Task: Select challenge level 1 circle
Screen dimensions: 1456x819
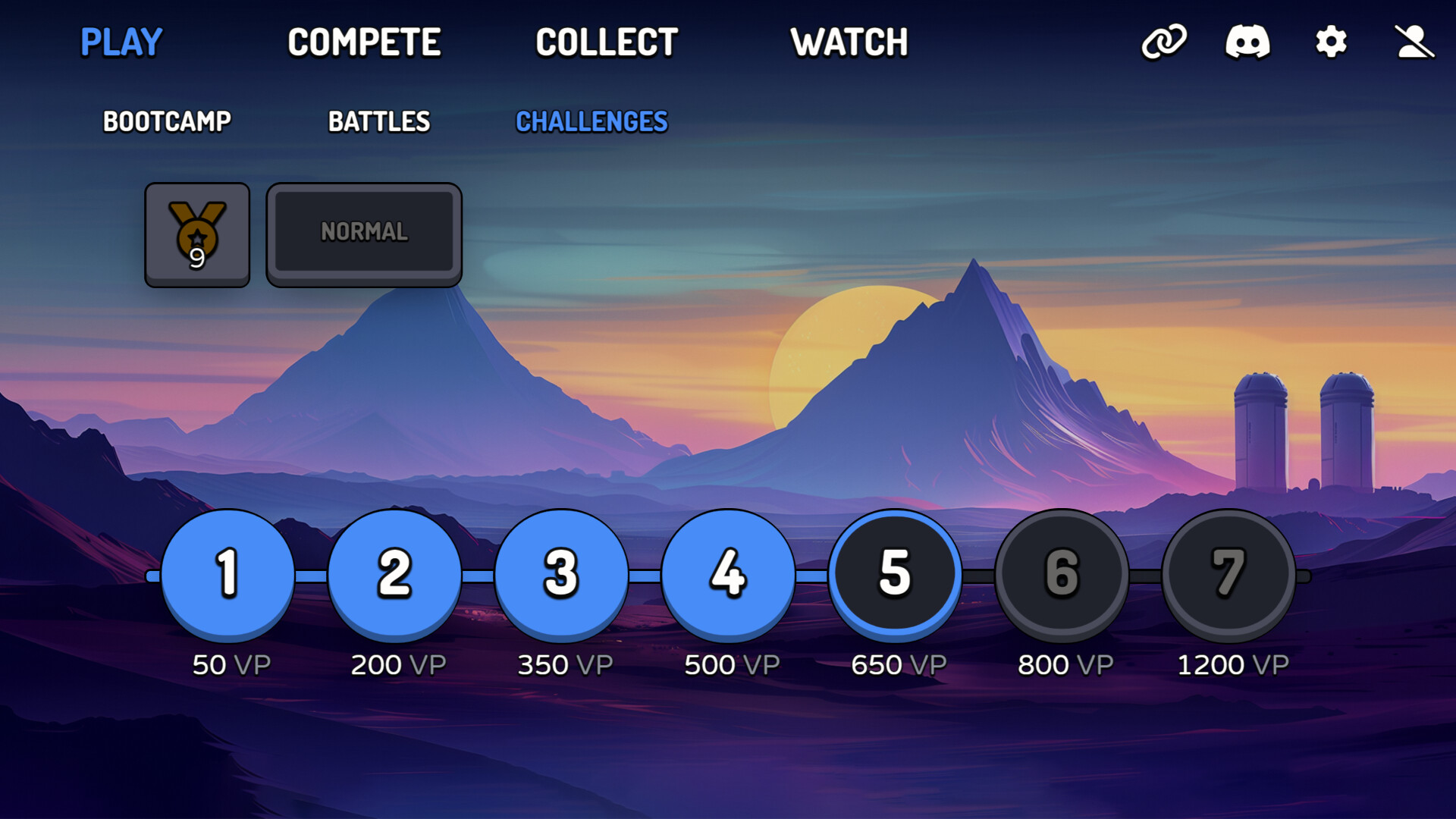Action: [x=227, y=574]
